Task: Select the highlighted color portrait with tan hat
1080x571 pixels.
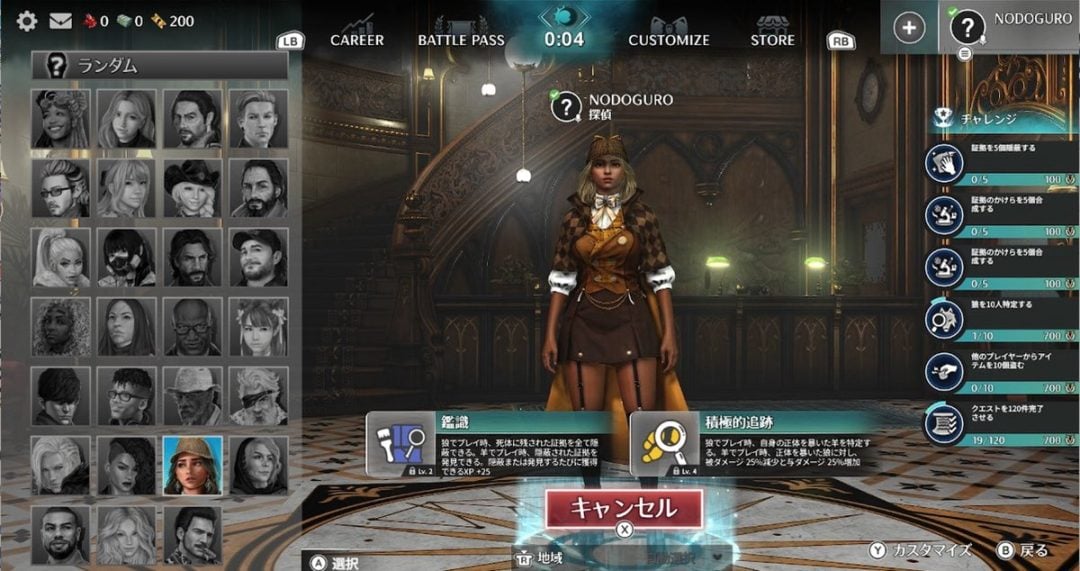Action: [x=192, y=465]
